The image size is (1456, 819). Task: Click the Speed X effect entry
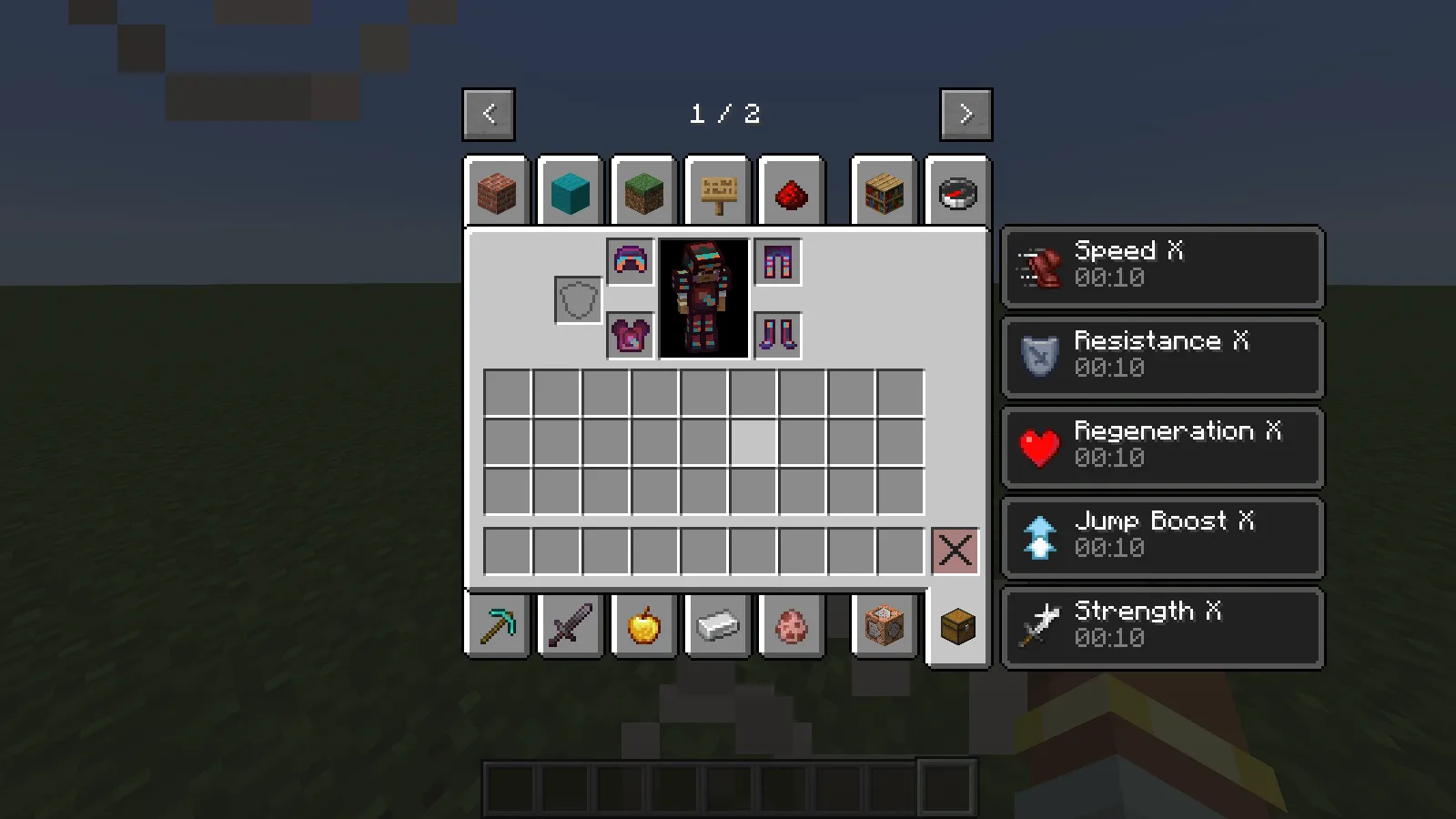[1162, 266]
